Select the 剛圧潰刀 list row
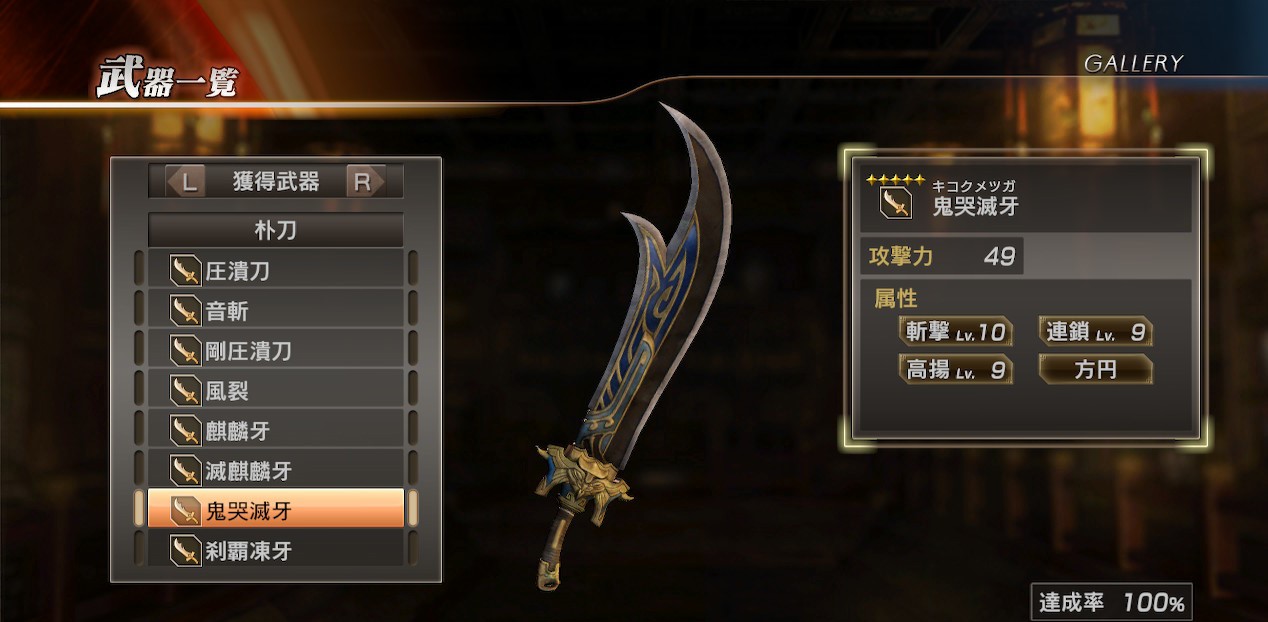1268x622 pixels. pos(276,351)
